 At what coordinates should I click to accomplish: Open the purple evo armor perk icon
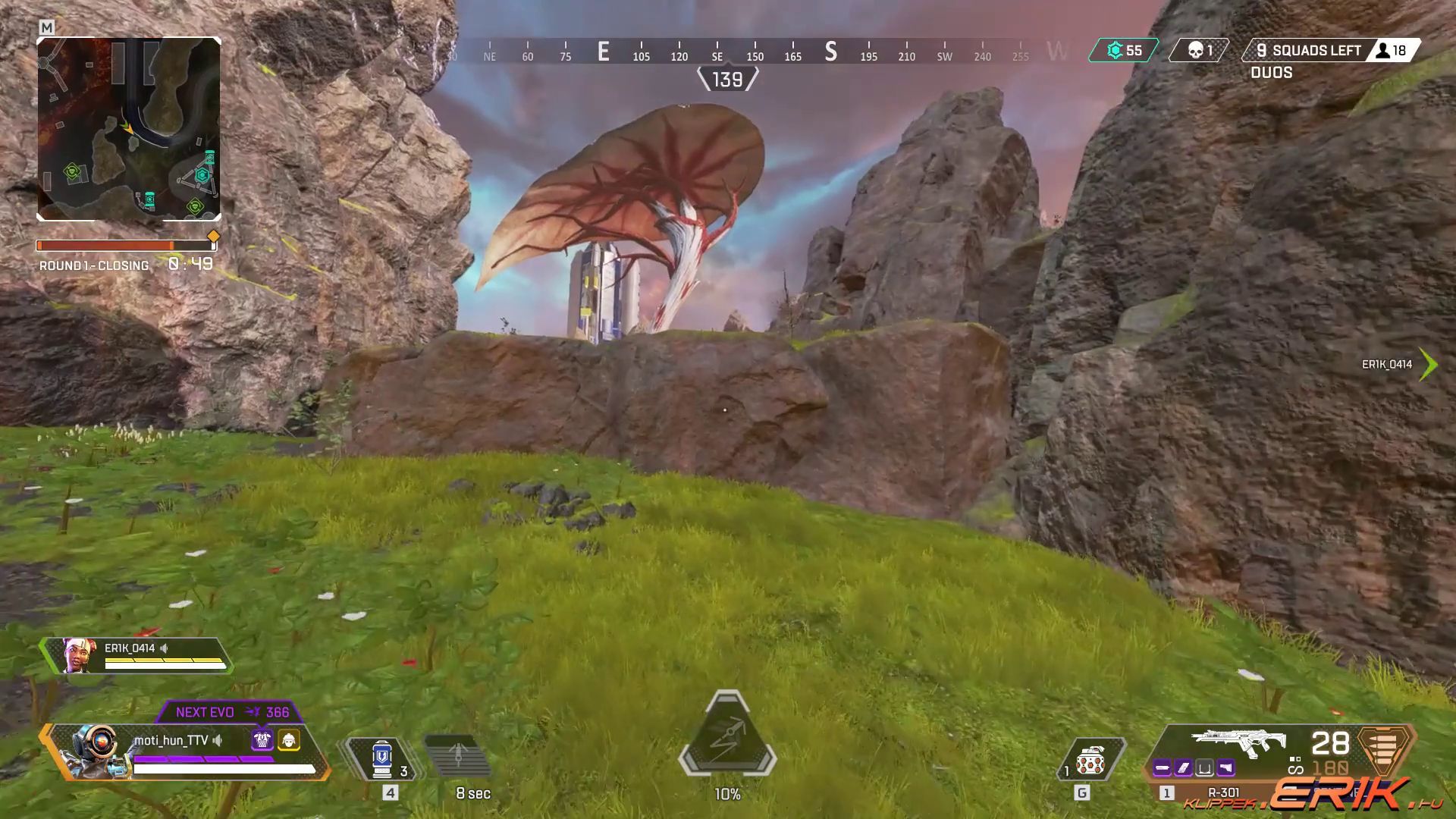point(262,739)
